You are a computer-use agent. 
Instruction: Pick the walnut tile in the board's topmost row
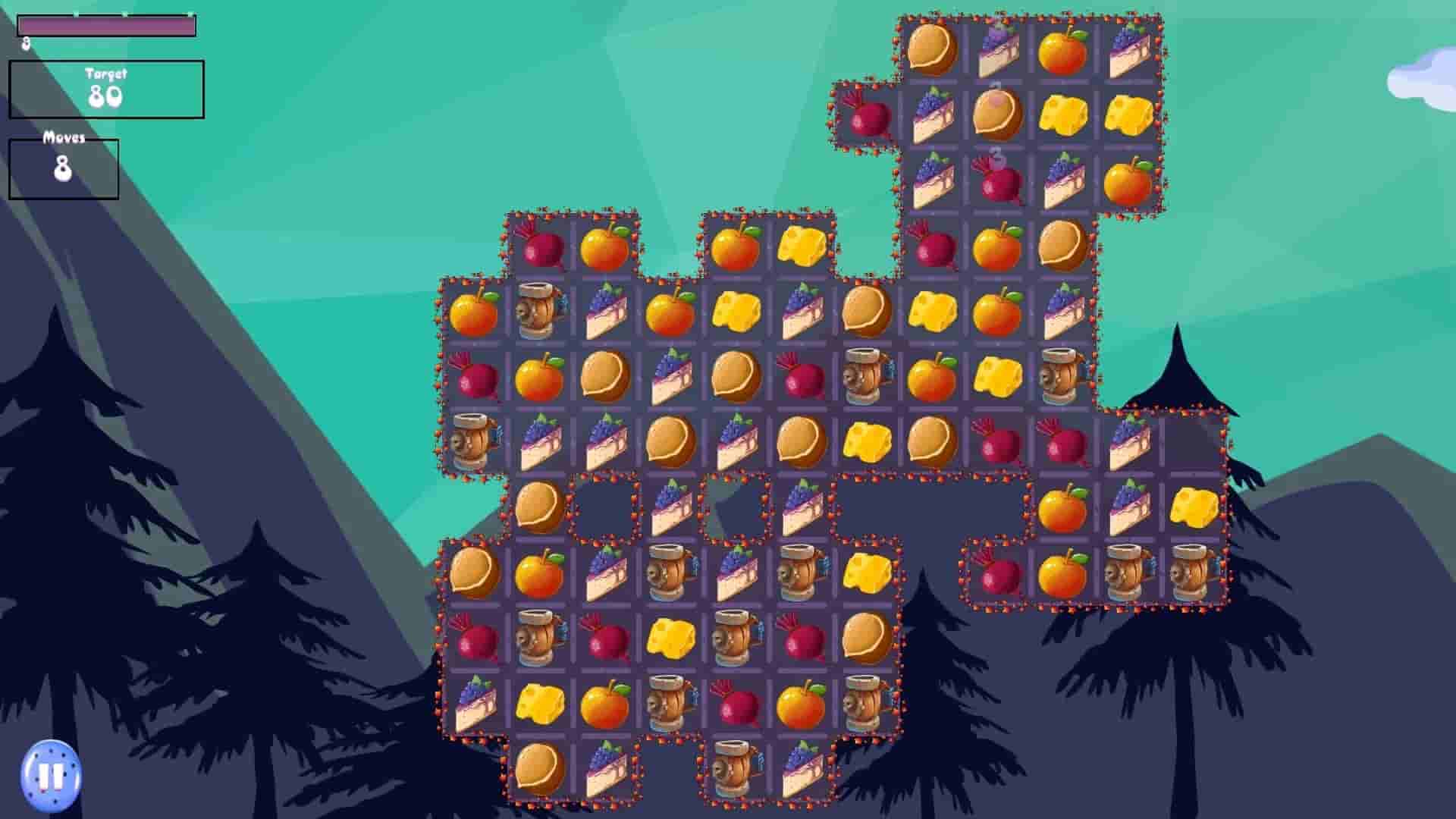coord(931,49)
